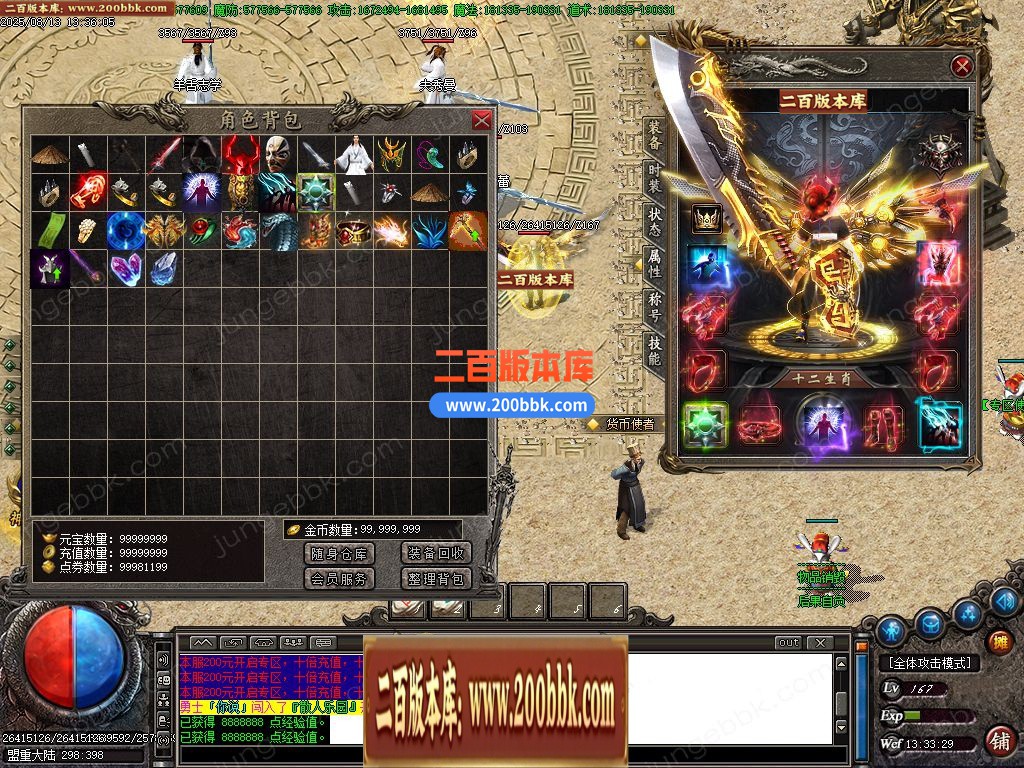1024x768 pixels.
Task: Toggle the 全体攻击模式 attack mode
Action: click(929, 663)
